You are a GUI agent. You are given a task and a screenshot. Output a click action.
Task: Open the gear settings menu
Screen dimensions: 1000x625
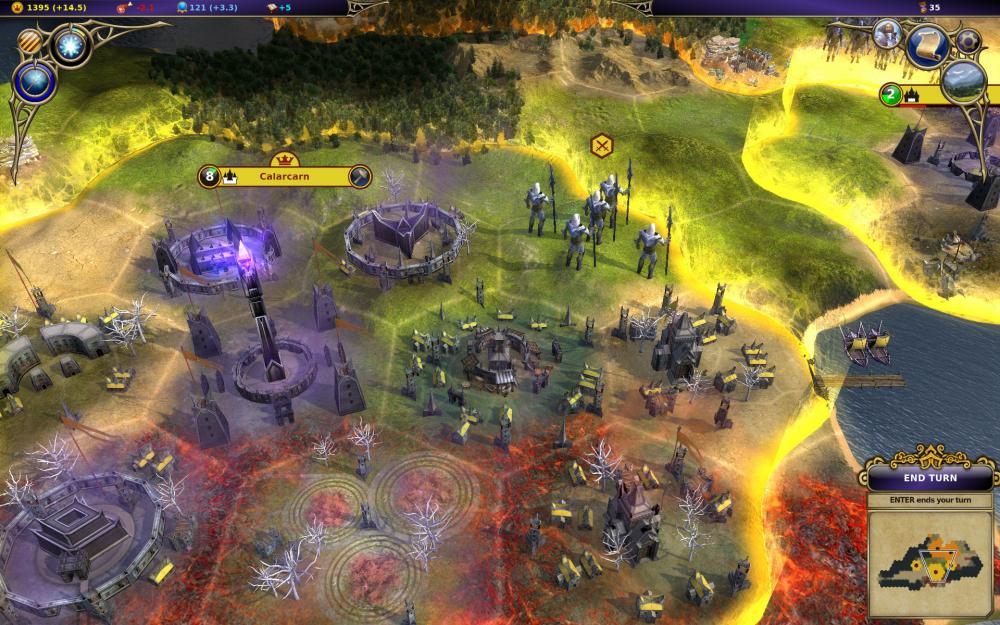tap(967, 41)
